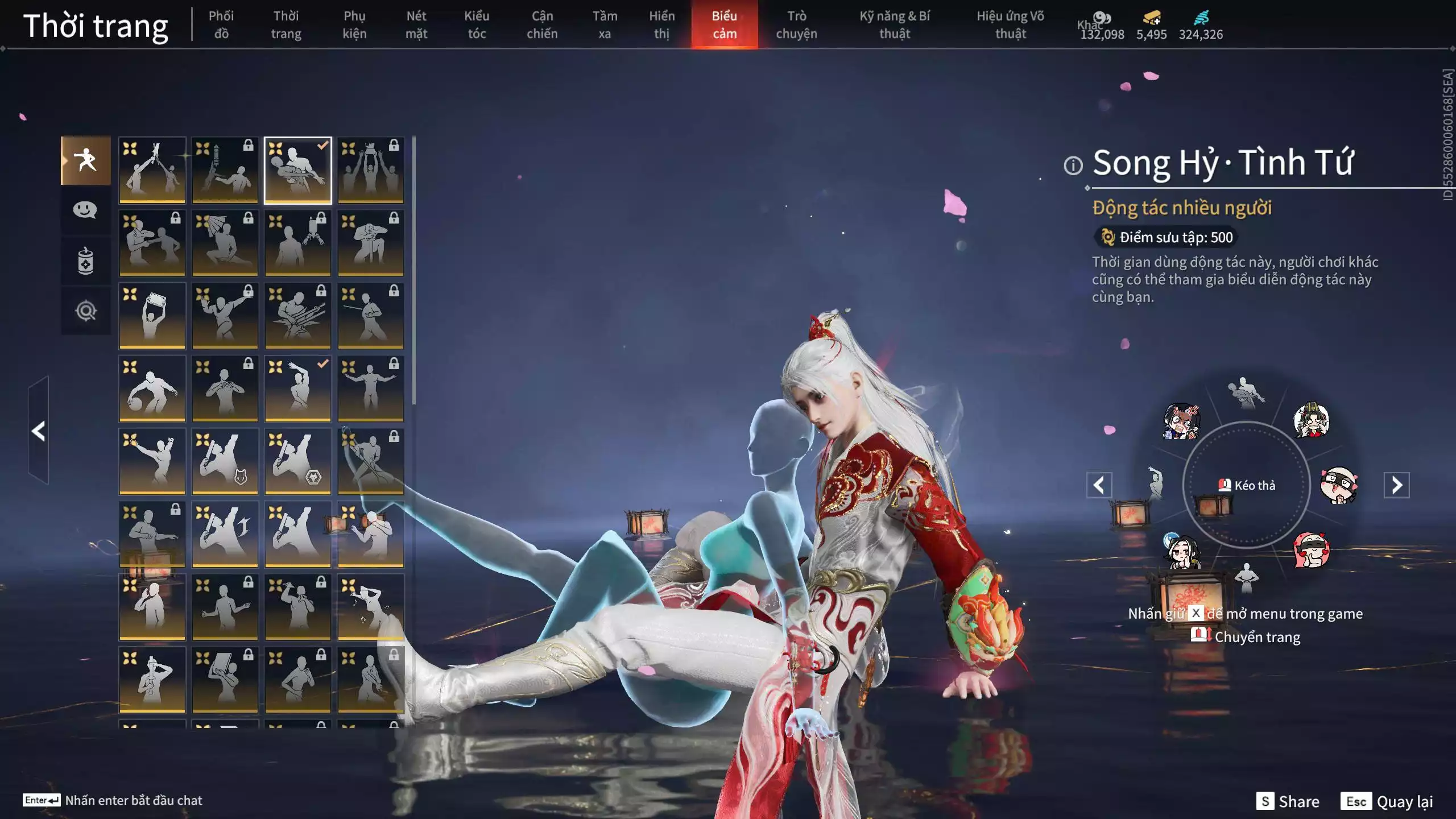Pick the basketball dribbling emote
Image resolution: width=1456 pixels, height=819 pixels.
click(152, 388)
